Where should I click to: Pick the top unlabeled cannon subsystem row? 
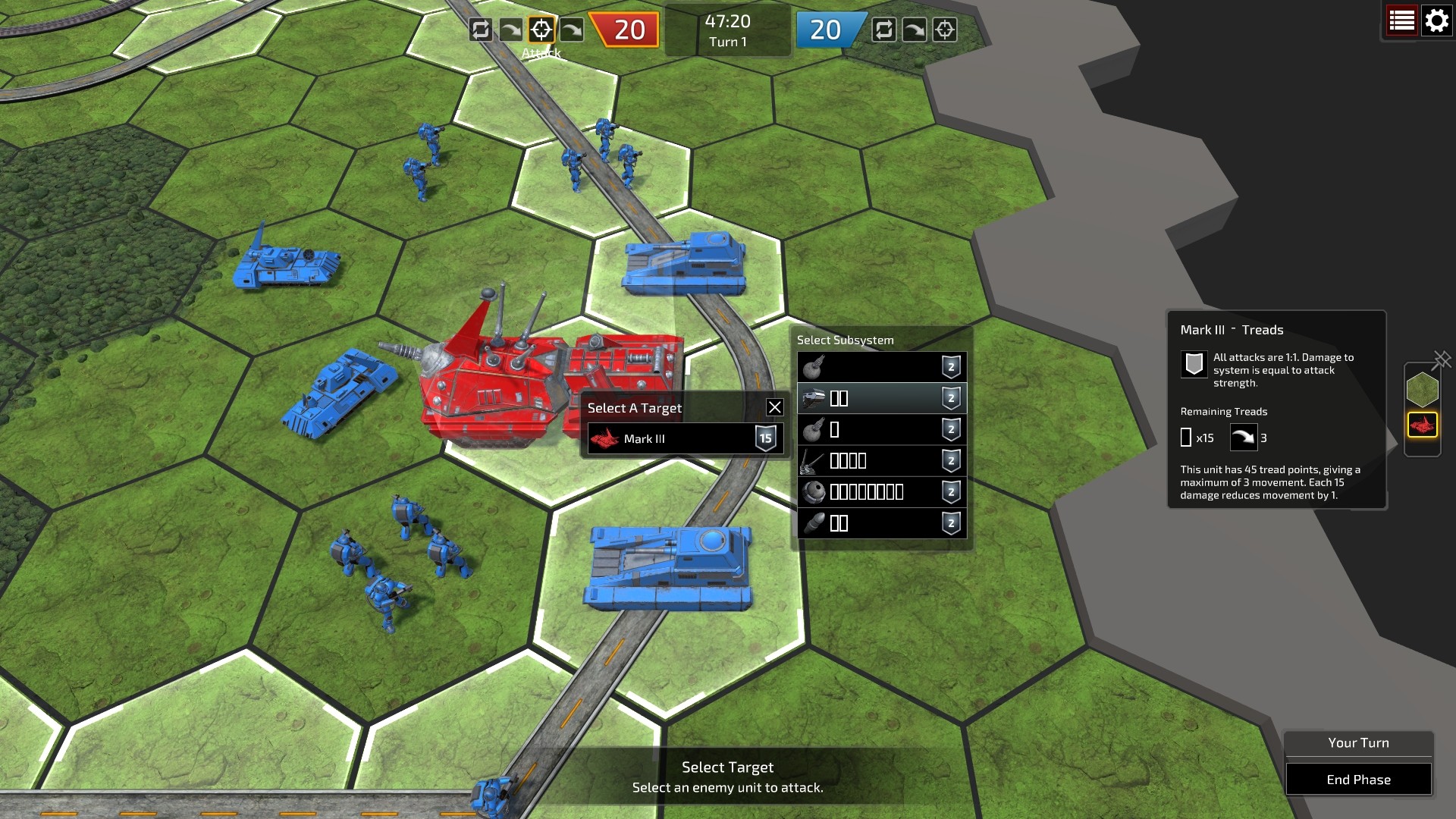881,367
